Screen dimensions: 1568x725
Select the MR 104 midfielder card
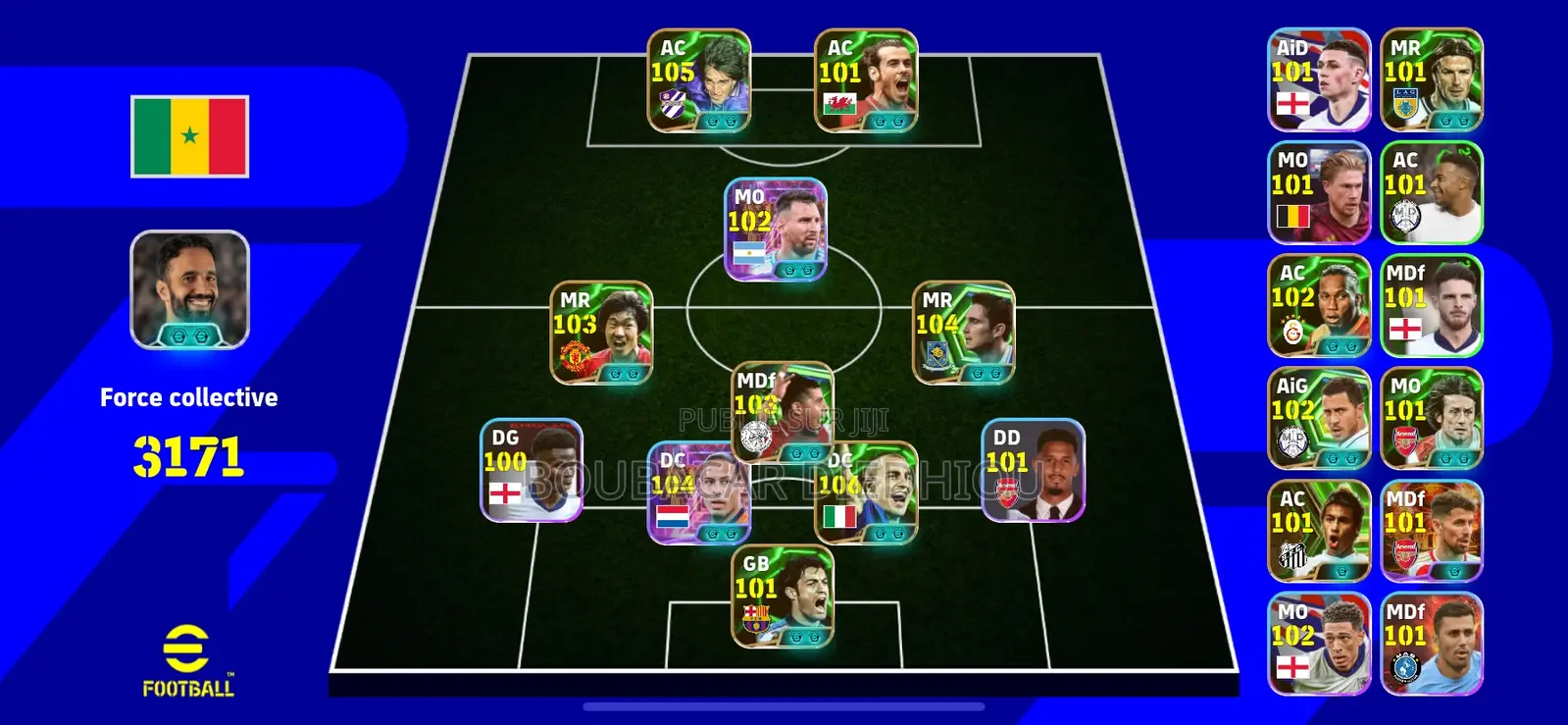pos(964,334)
